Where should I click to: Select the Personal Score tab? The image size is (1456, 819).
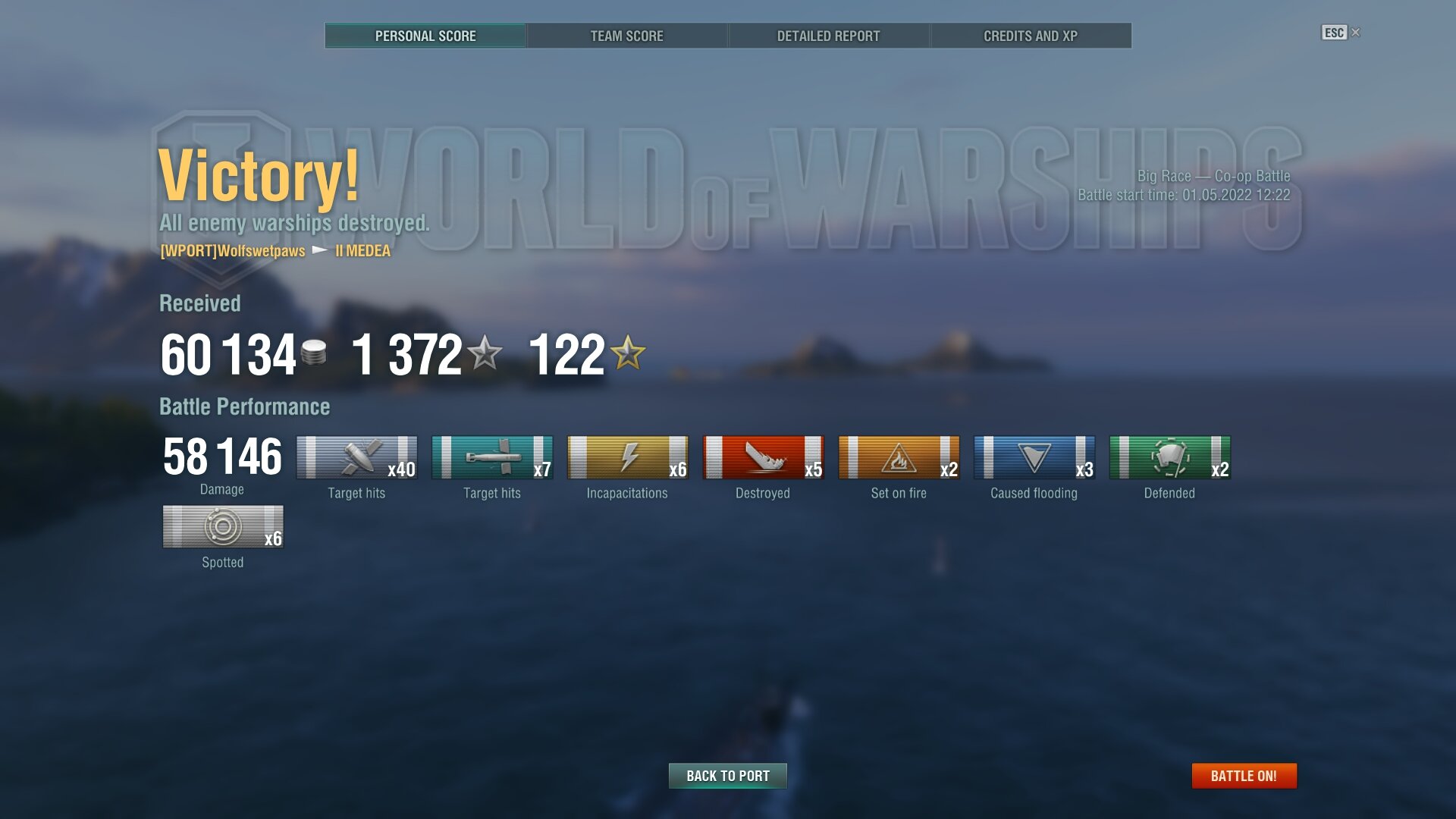point(425,36)
